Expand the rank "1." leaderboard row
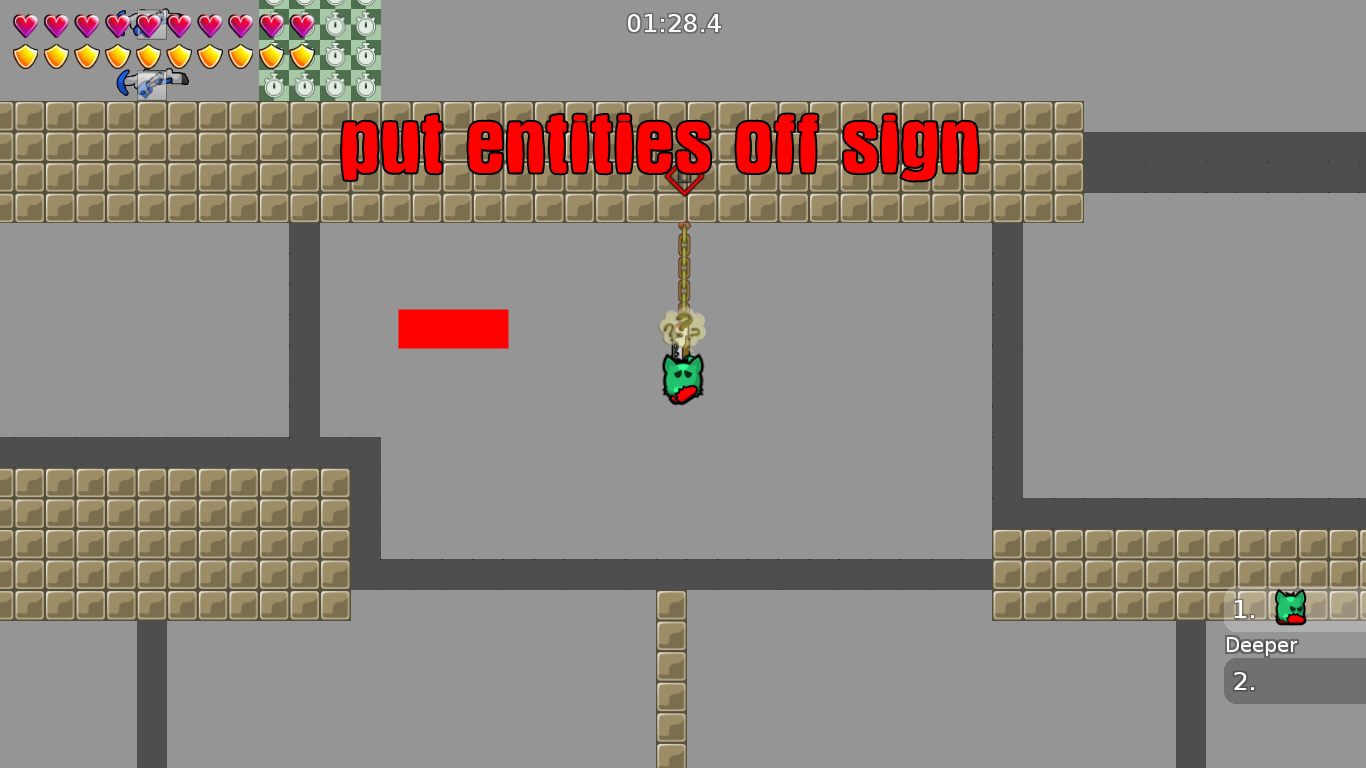Screen dimensions: 1366x768 pos(1245,608)
